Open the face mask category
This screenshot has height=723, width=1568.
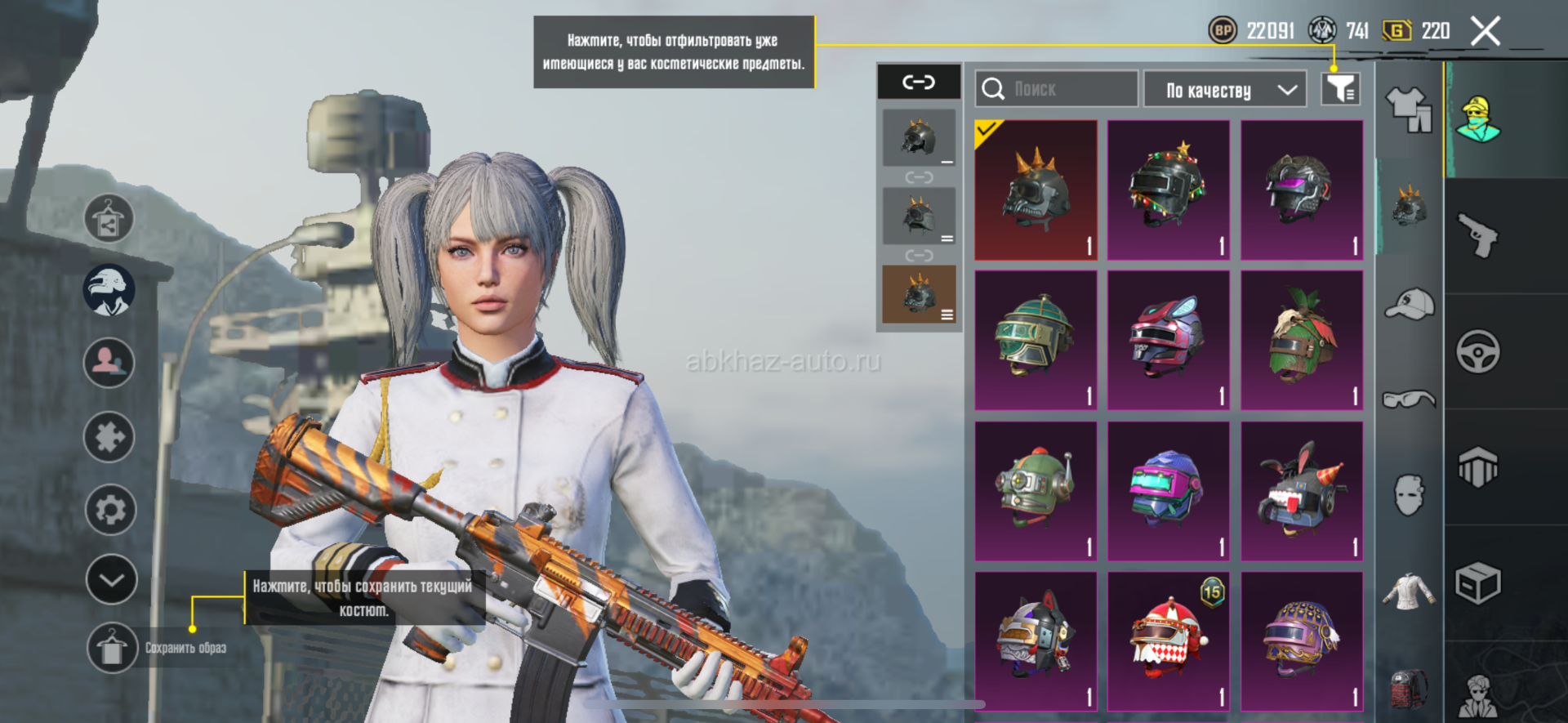coord(1410,495)
